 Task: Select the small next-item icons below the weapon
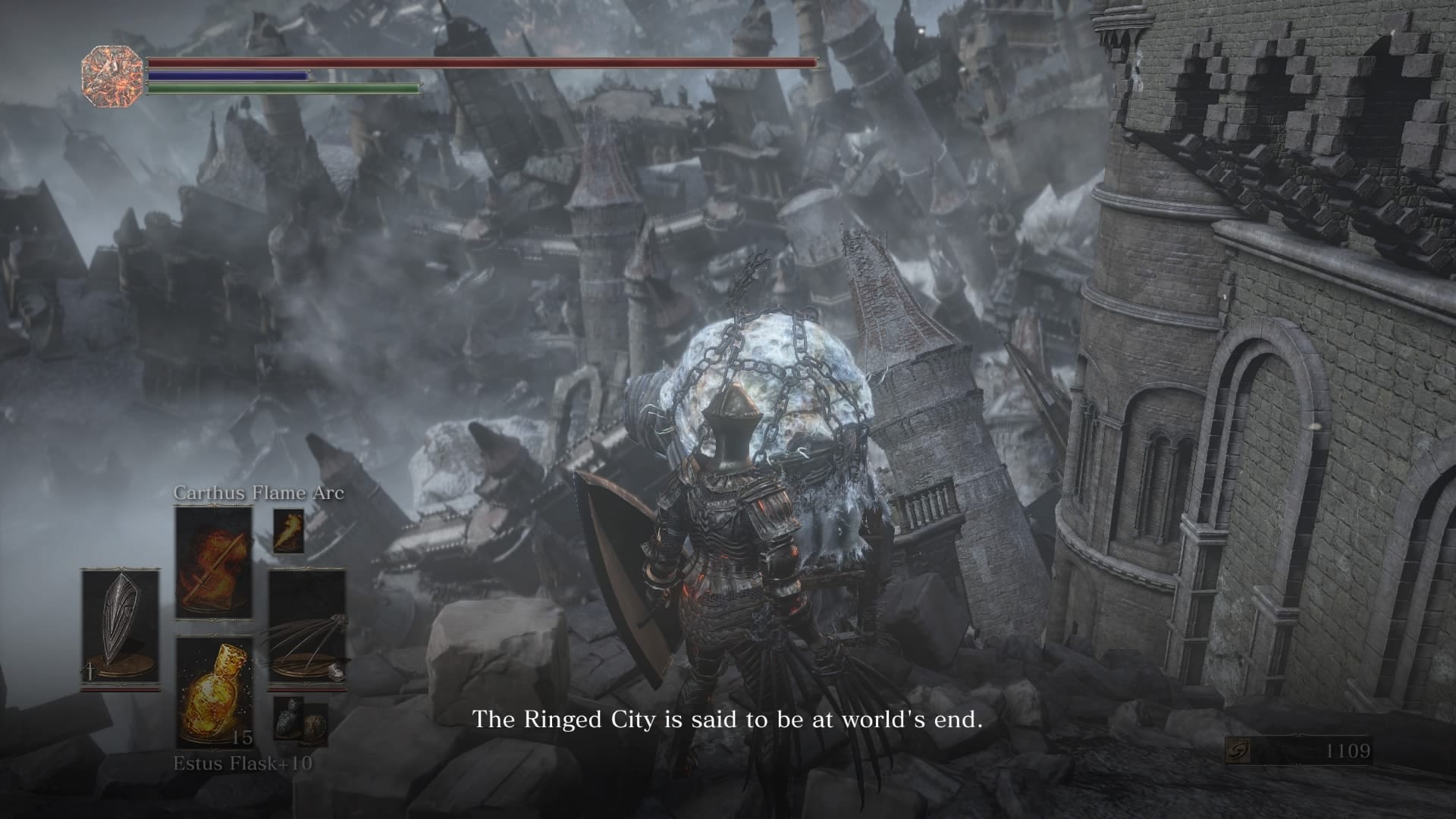(300, 720)
